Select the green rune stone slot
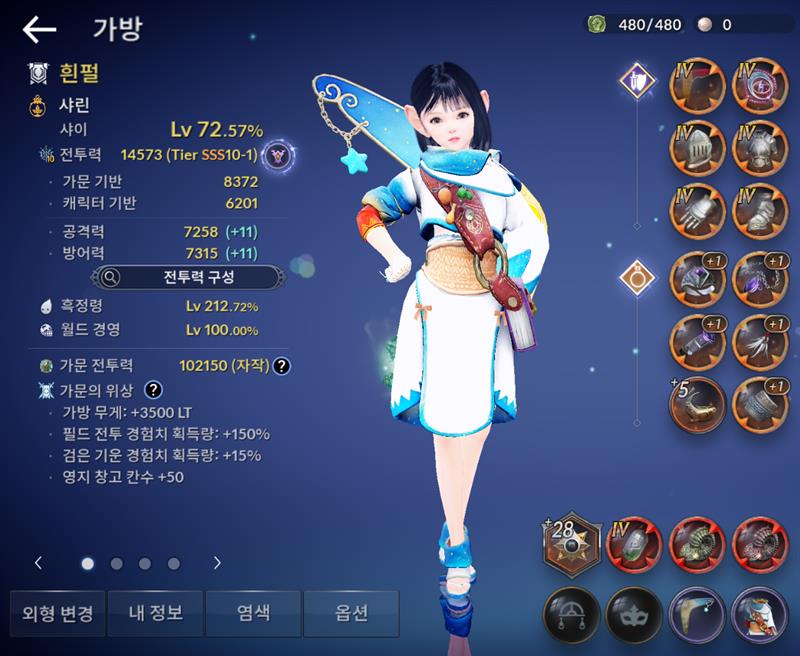Screen dimensions: 800x656 click(x=634, y=546)
